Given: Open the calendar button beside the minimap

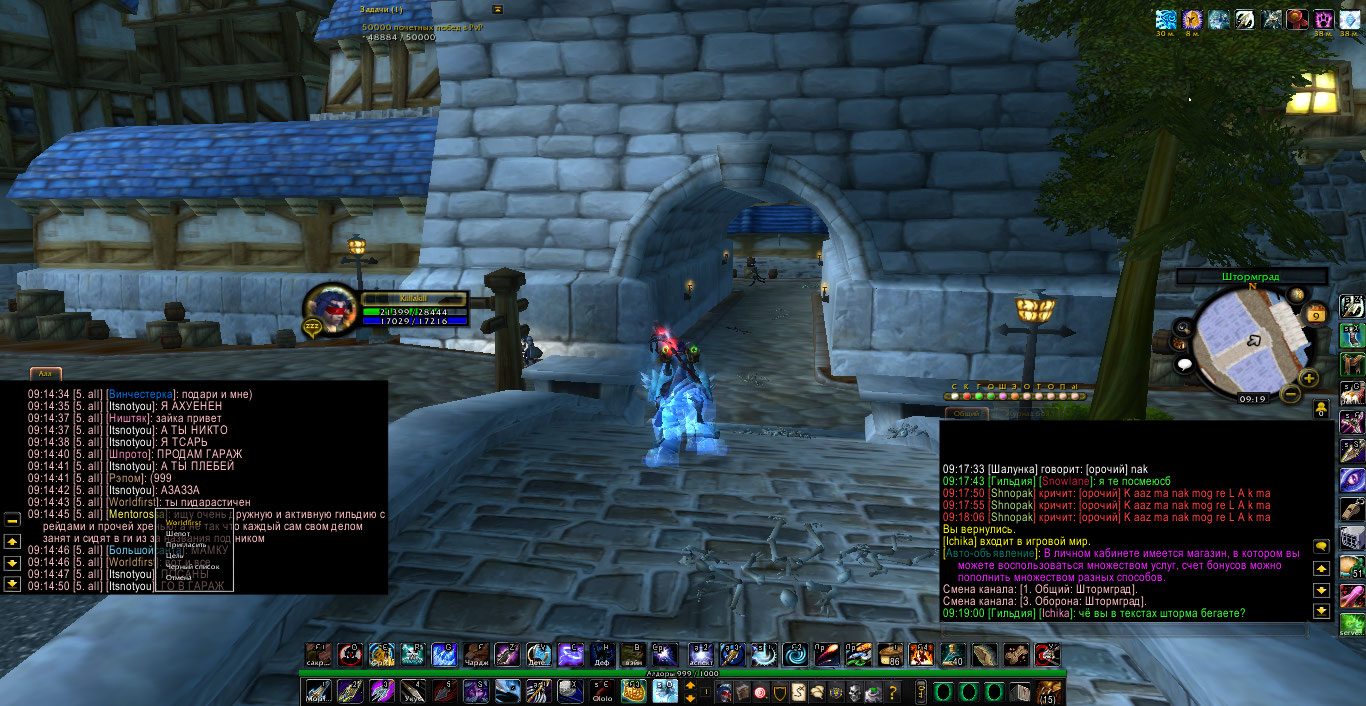Looking at the screenshot, I should click(1316, 313).
